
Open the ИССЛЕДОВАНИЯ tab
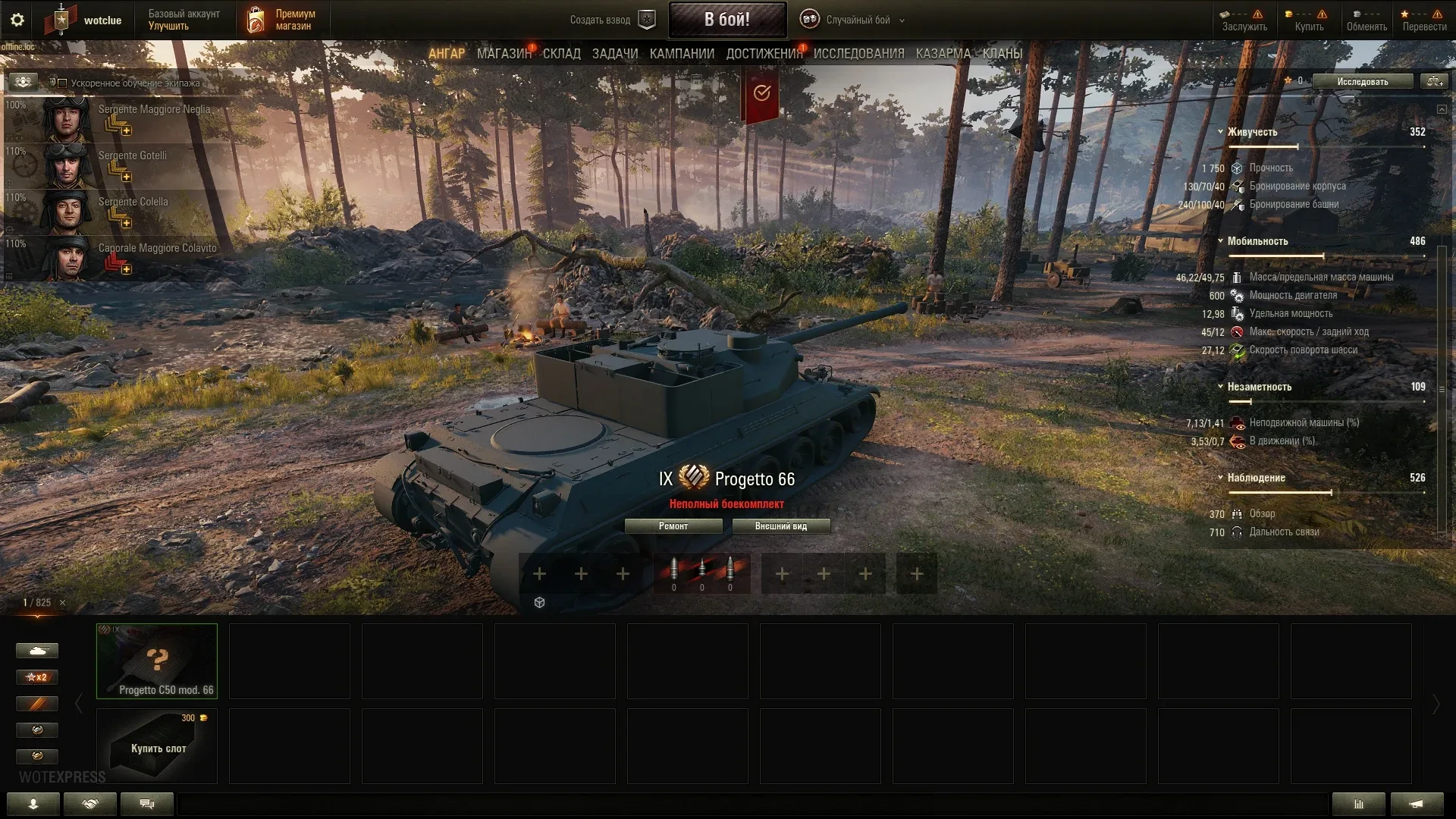[858, 54]
